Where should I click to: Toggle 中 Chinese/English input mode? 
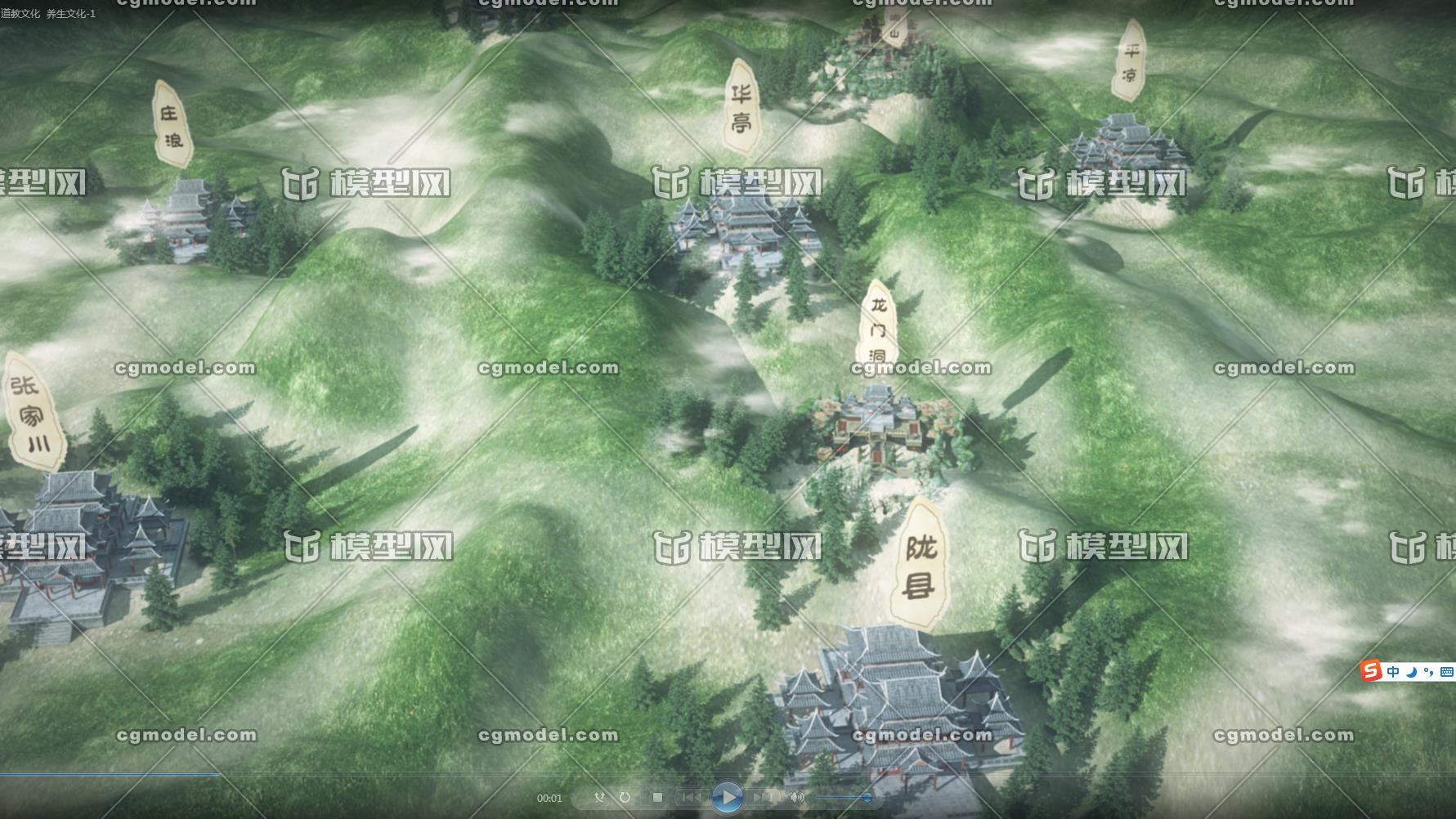coord(1394,671)
